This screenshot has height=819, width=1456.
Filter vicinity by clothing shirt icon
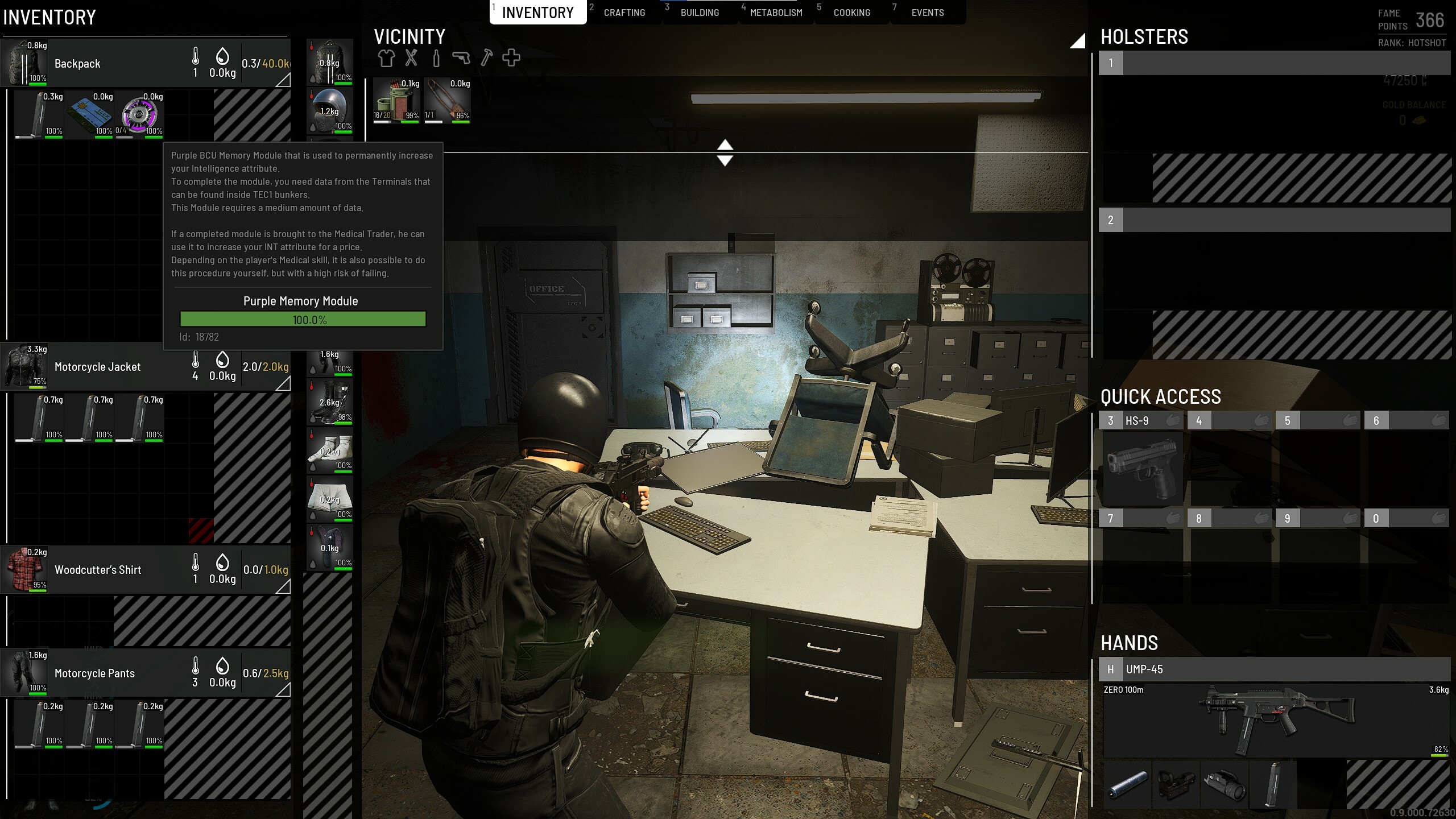(386, 58)
